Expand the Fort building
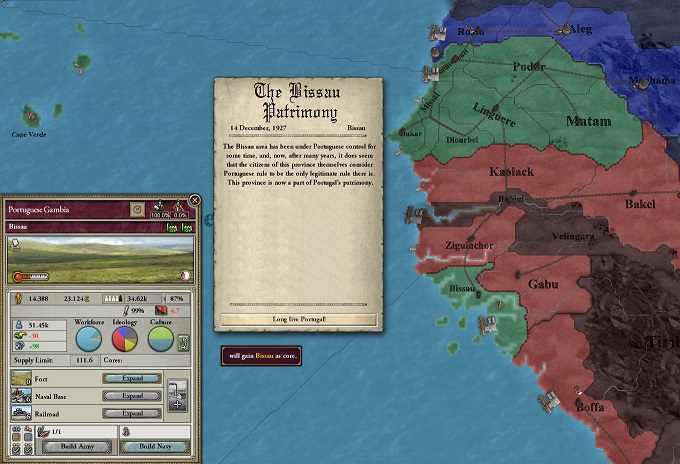This screenshot has height=464, width=680. pos(132,379)
